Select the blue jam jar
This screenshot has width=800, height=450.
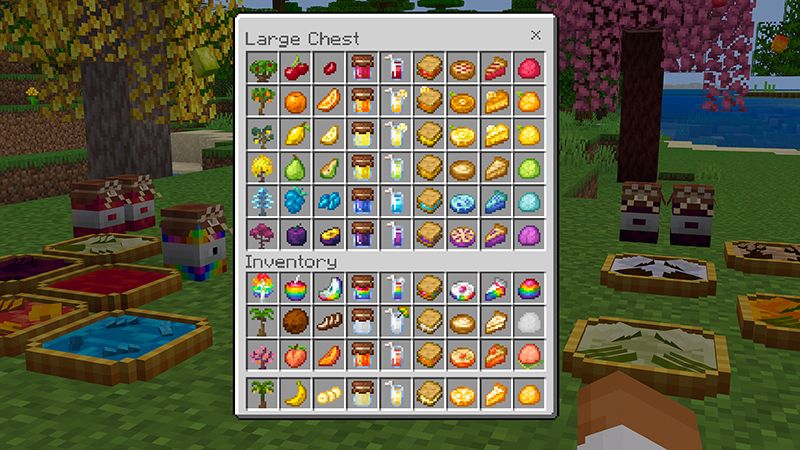[x=361, y=201]
